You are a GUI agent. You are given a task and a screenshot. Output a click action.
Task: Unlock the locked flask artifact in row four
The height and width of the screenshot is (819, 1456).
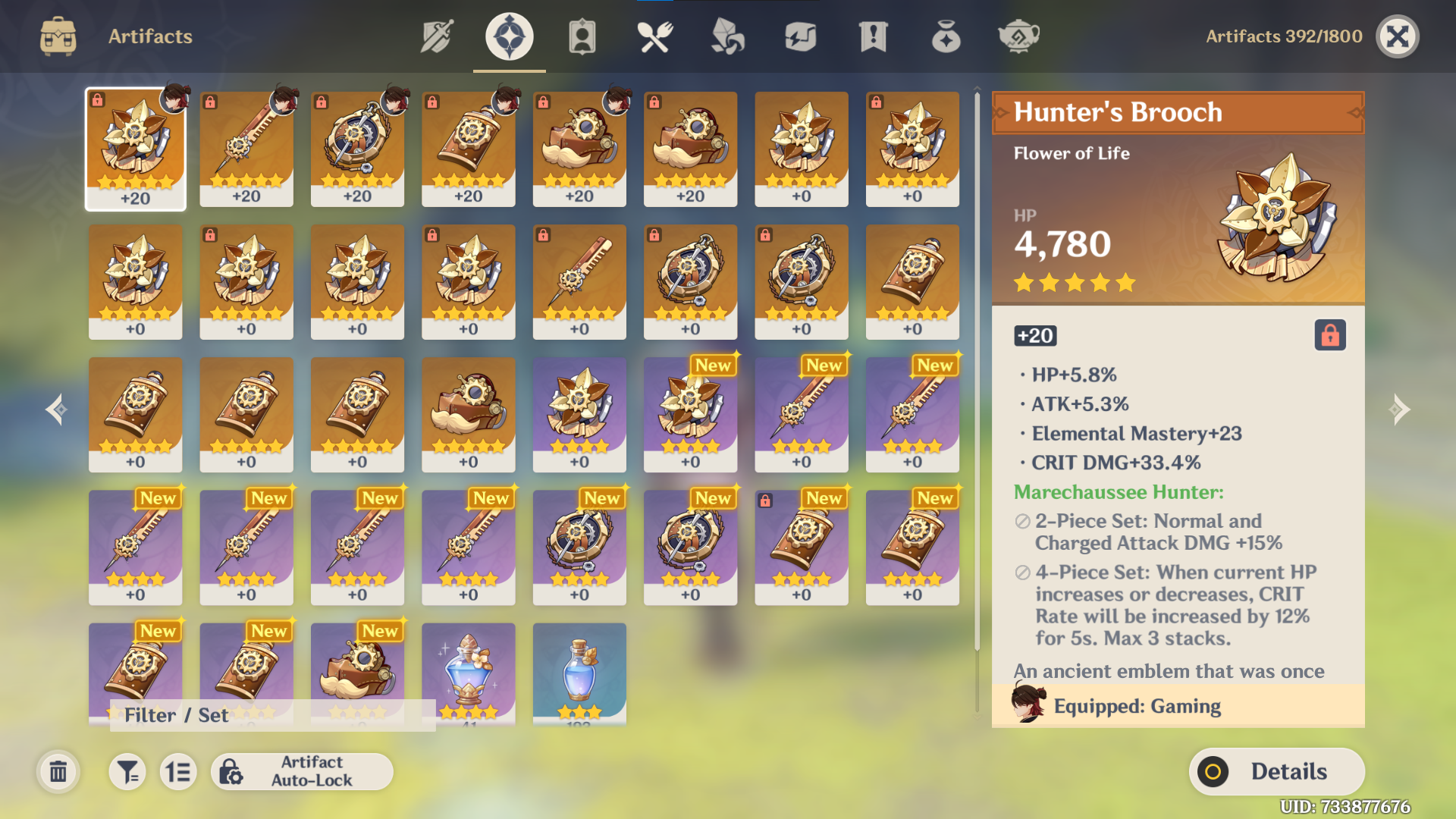pos(766,501)
